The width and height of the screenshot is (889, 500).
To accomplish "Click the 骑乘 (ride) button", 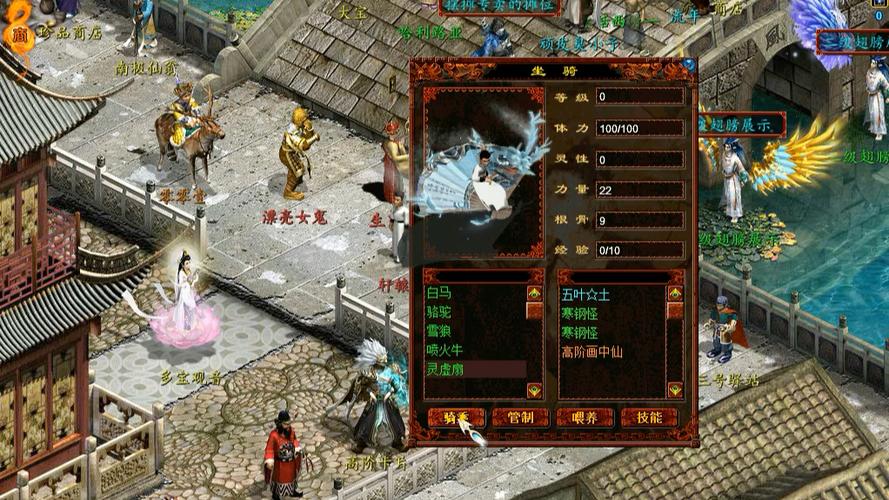I will tap(456, 417).
